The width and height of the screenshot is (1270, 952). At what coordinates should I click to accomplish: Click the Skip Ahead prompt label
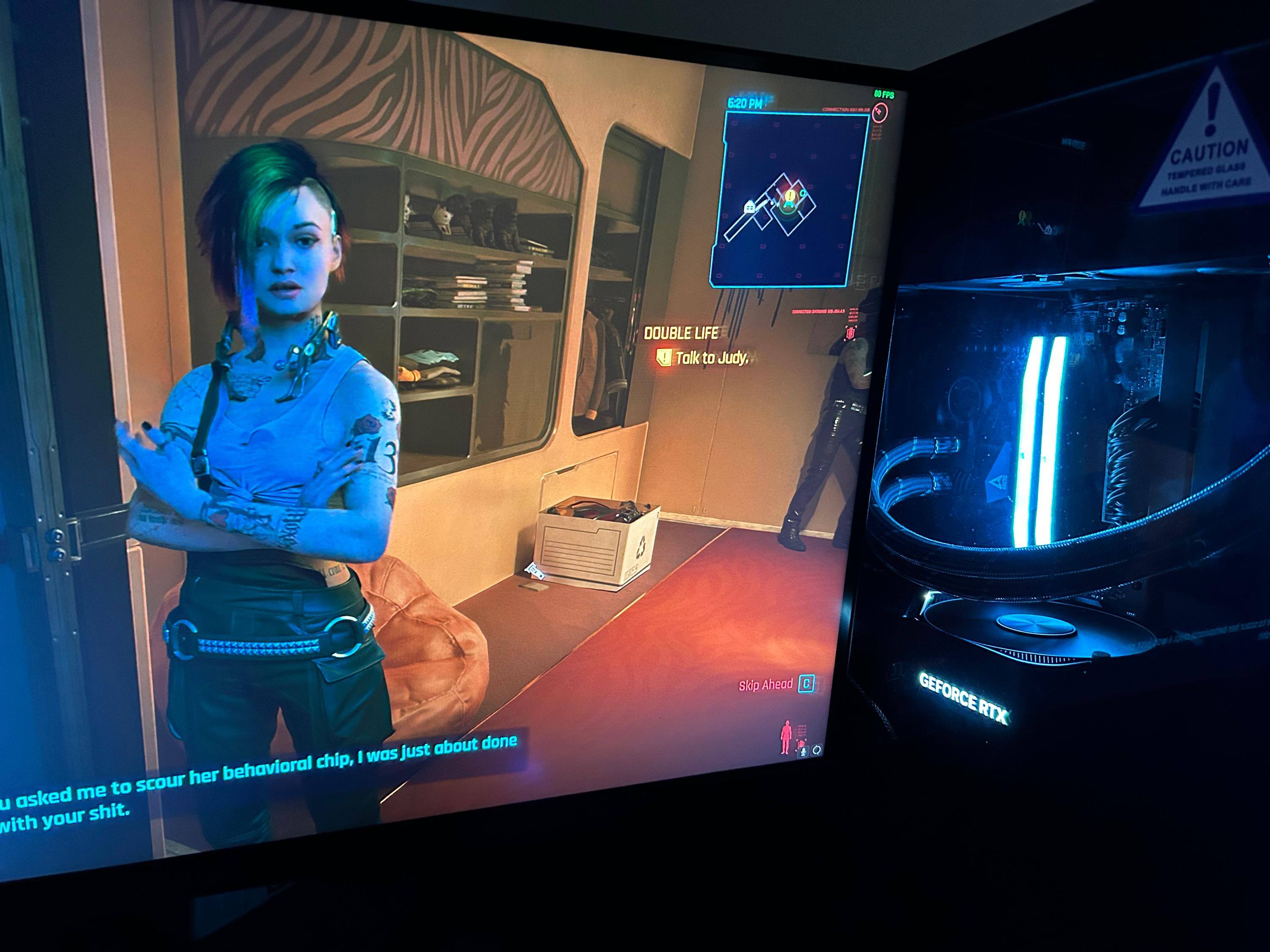(765, 685)
